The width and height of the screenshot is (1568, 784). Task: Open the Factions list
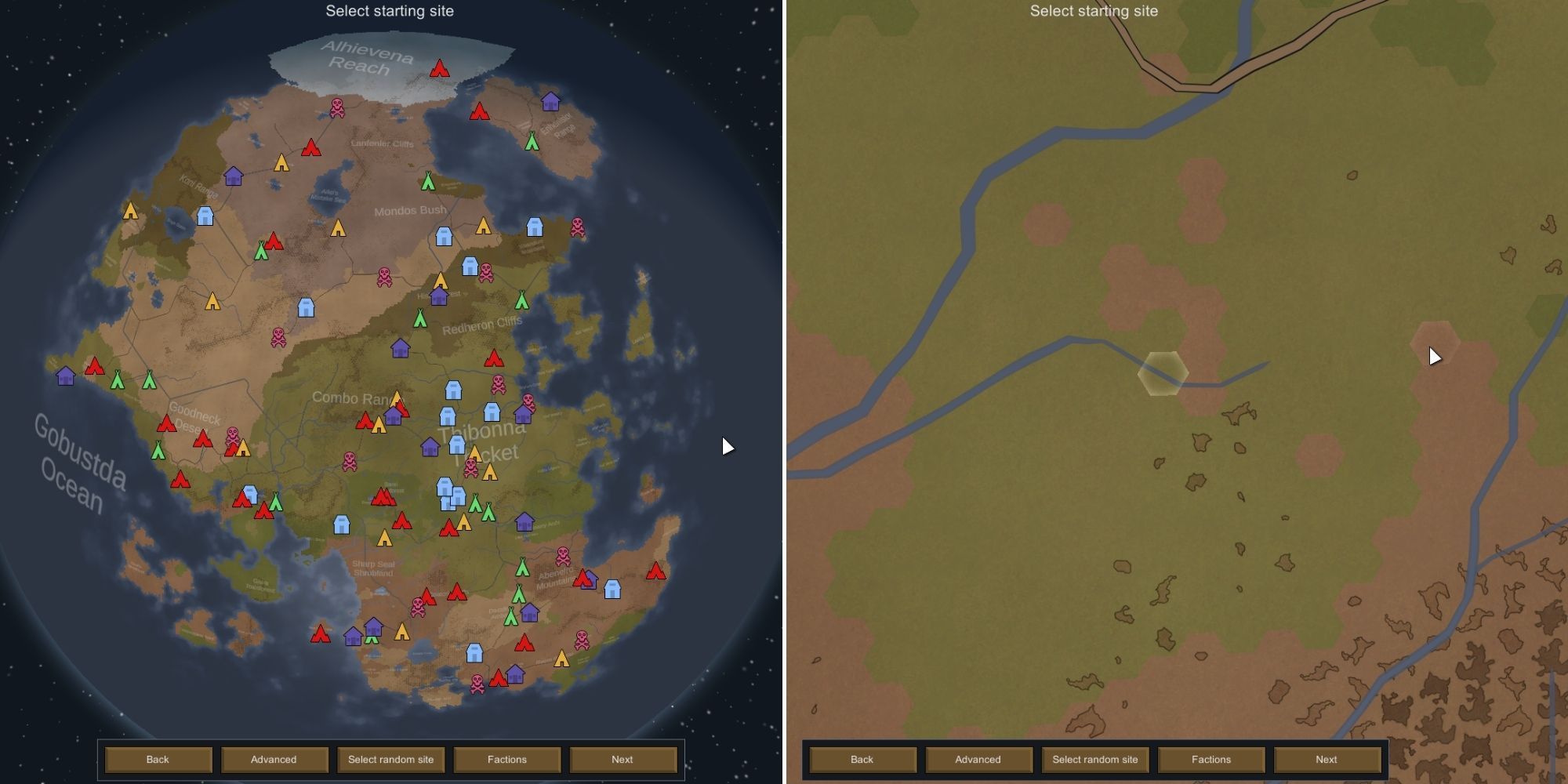click(x=507, y=759)
